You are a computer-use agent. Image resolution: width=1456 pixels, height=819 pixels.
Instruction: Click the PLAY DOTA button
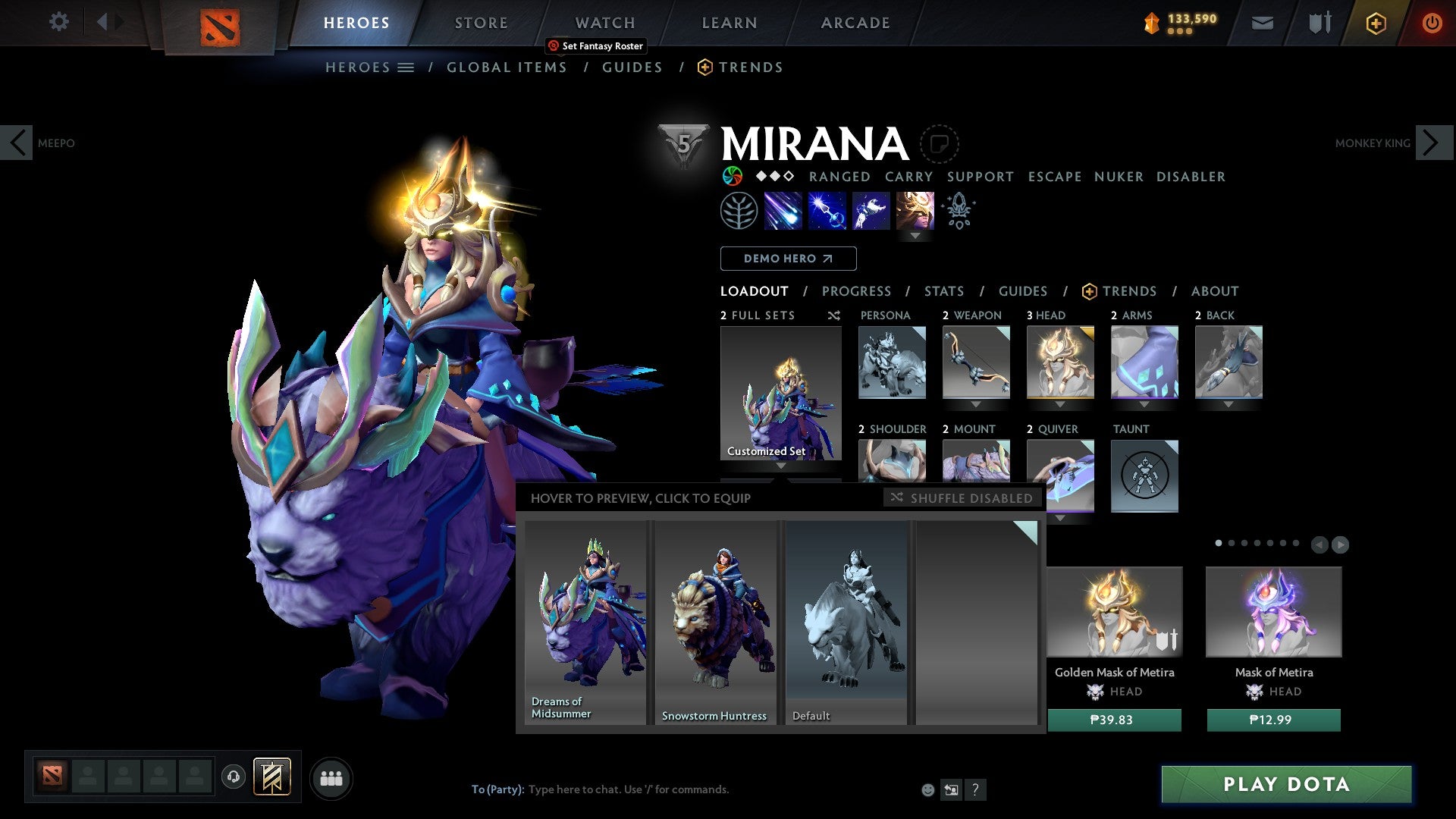point(1284,785)
